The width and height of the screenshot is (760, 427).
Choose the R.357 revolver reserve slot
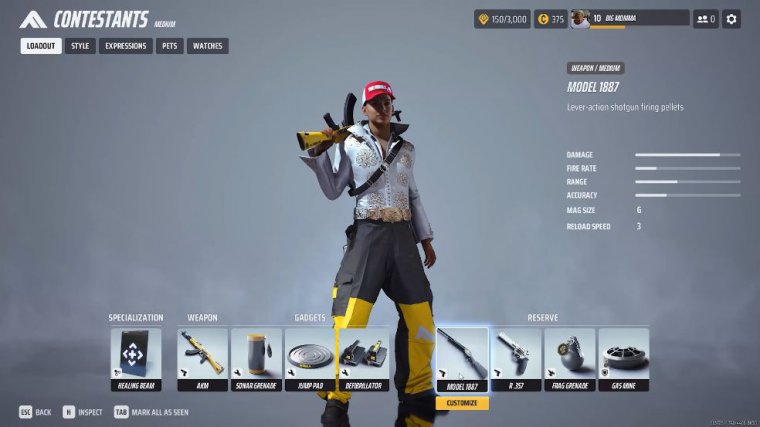pyautogui.click(x=516, y=359)
